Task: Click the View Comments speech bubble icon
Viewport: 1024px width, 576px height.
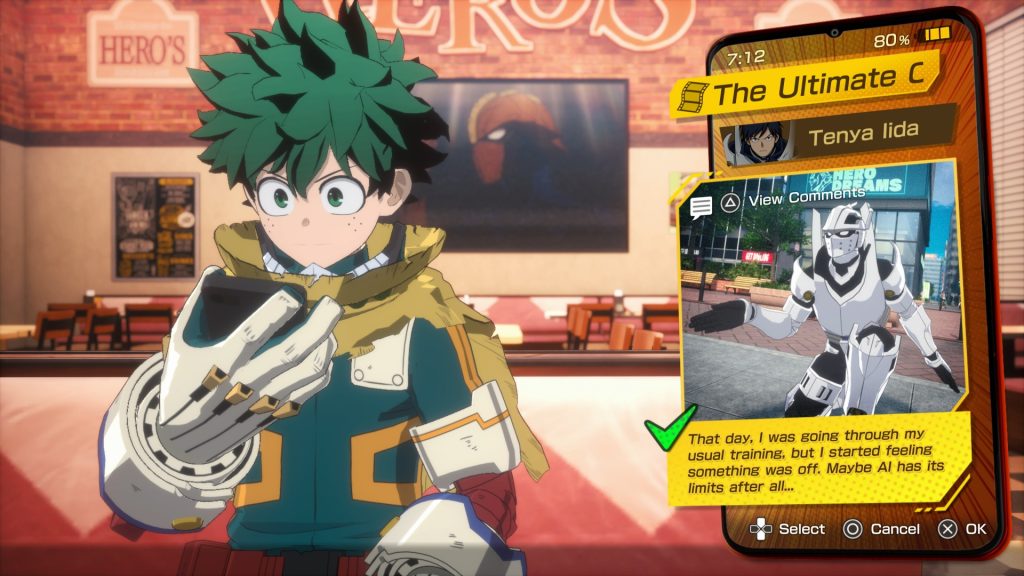Action: coord(701,207)
